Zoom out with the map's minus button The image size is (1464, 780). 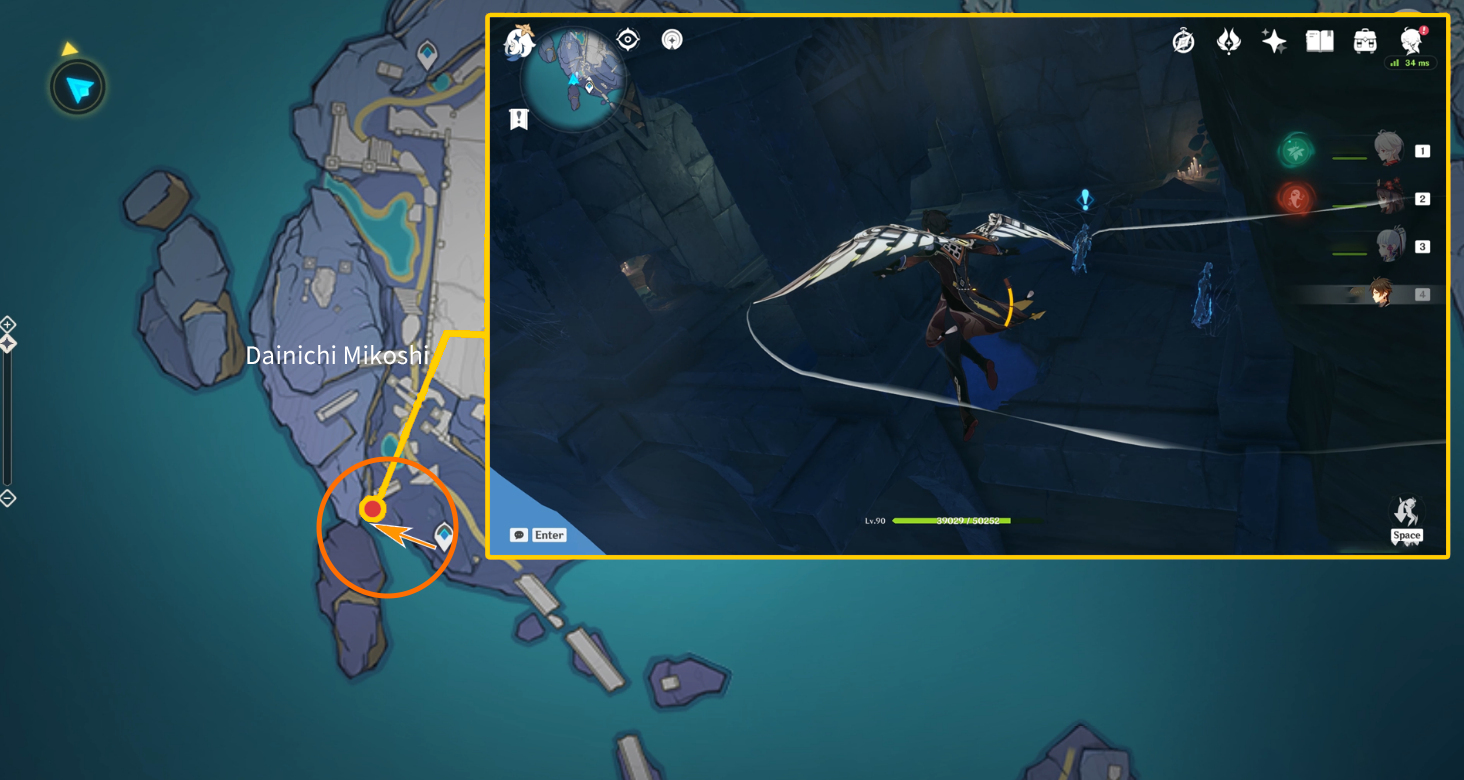click(x=7, y=498)
